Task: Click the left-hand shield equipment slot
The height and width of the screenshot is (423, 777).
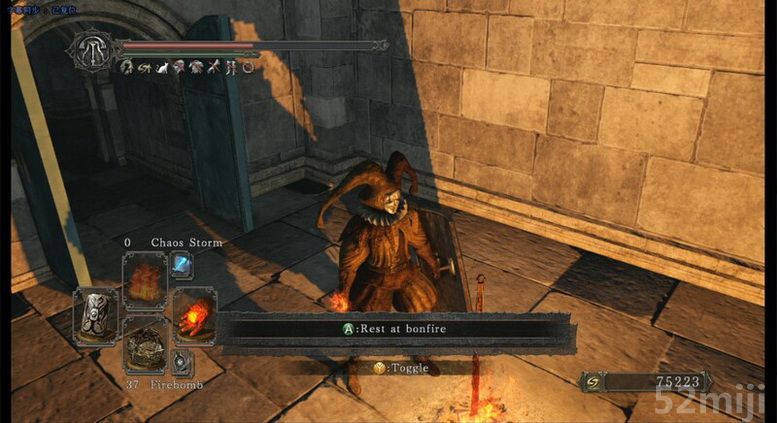Action: click(x=97, y=314)
